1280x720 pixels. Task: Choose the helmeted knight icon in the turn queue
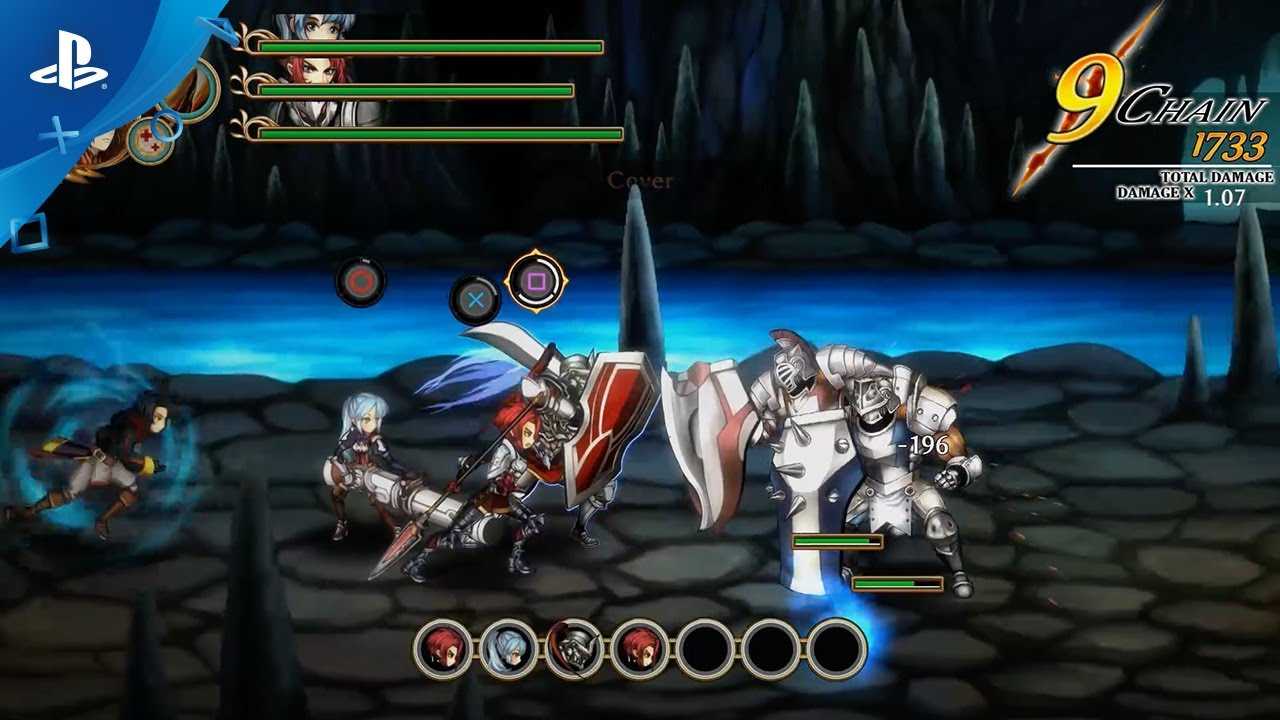pyautogui.click(x=574, y=648)
